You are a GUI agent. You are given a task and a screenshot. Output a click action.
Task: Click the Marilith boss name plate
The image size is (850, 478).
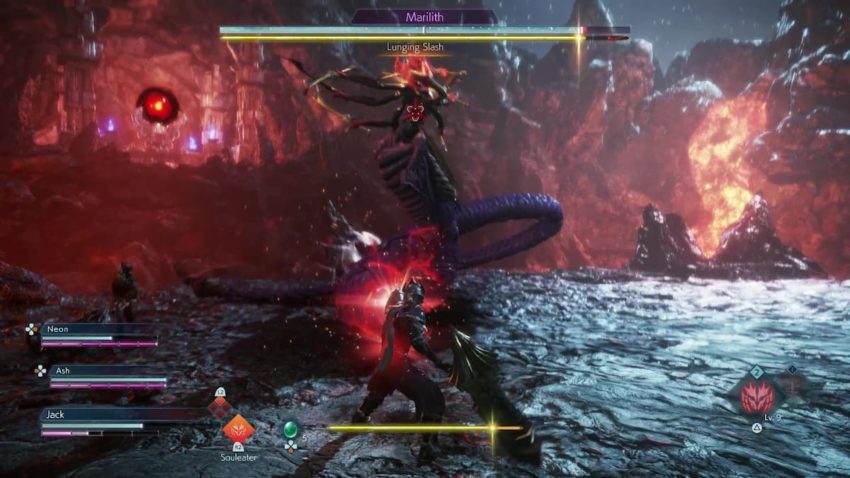click(424, 17)
